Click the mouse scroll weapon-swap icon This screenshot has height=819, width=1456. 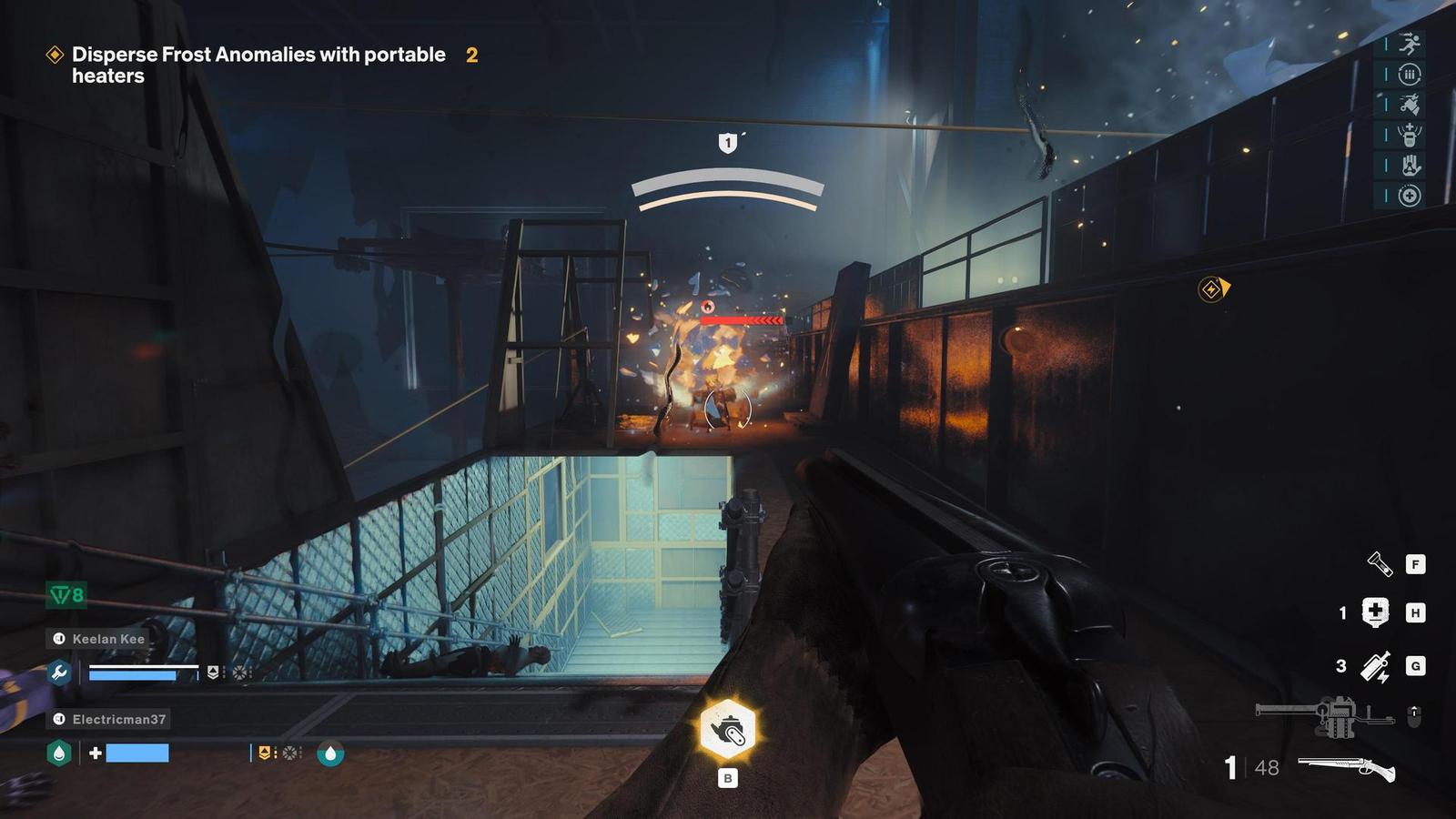point(1414,715)
